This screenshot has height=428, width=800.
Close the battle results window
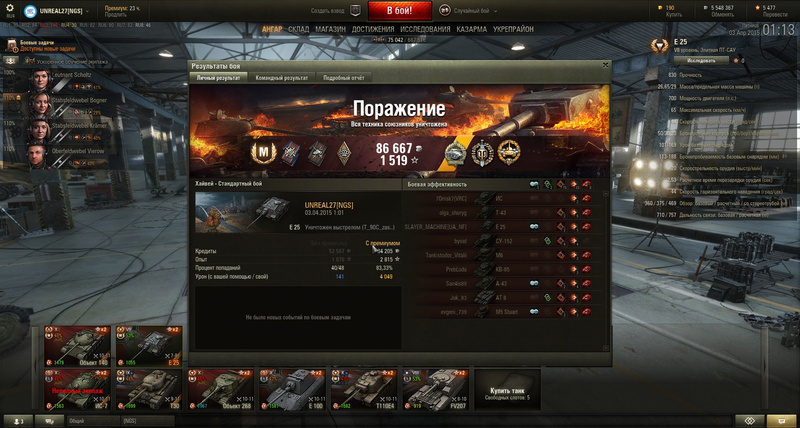603,66
